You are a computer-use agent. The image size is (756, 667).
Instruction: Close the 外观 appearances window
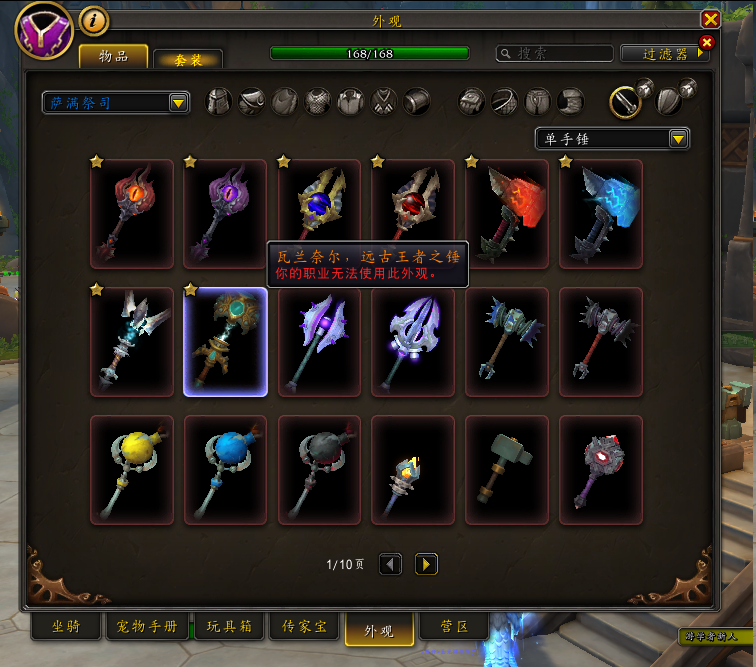[x=710, y=19]
